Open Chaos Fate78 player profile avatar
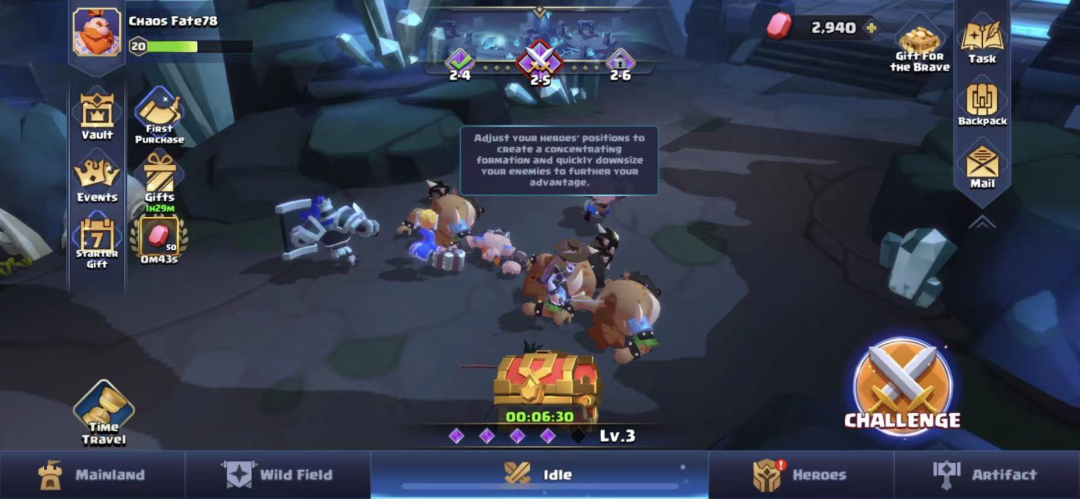This screenshot has height=499, width=1080. click(x=97, y=32)
